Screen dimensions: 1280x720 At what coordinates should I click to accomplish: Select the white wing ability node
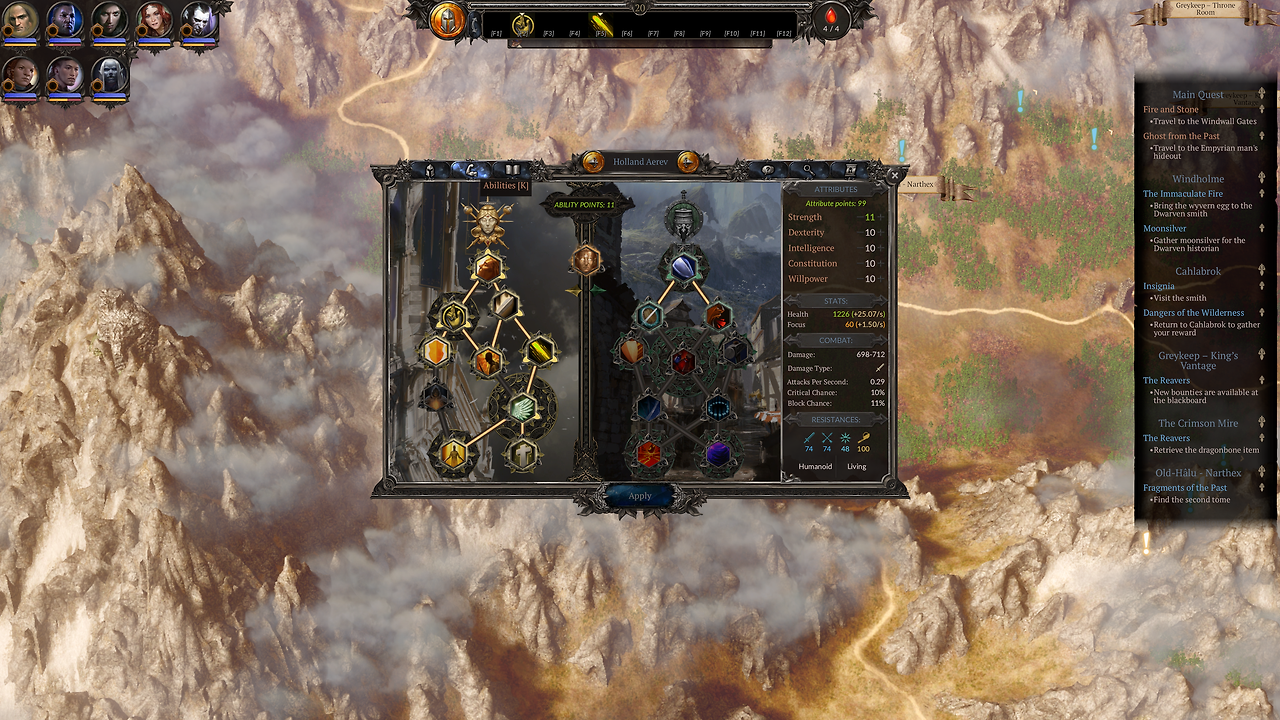click(x=522, y=407)
